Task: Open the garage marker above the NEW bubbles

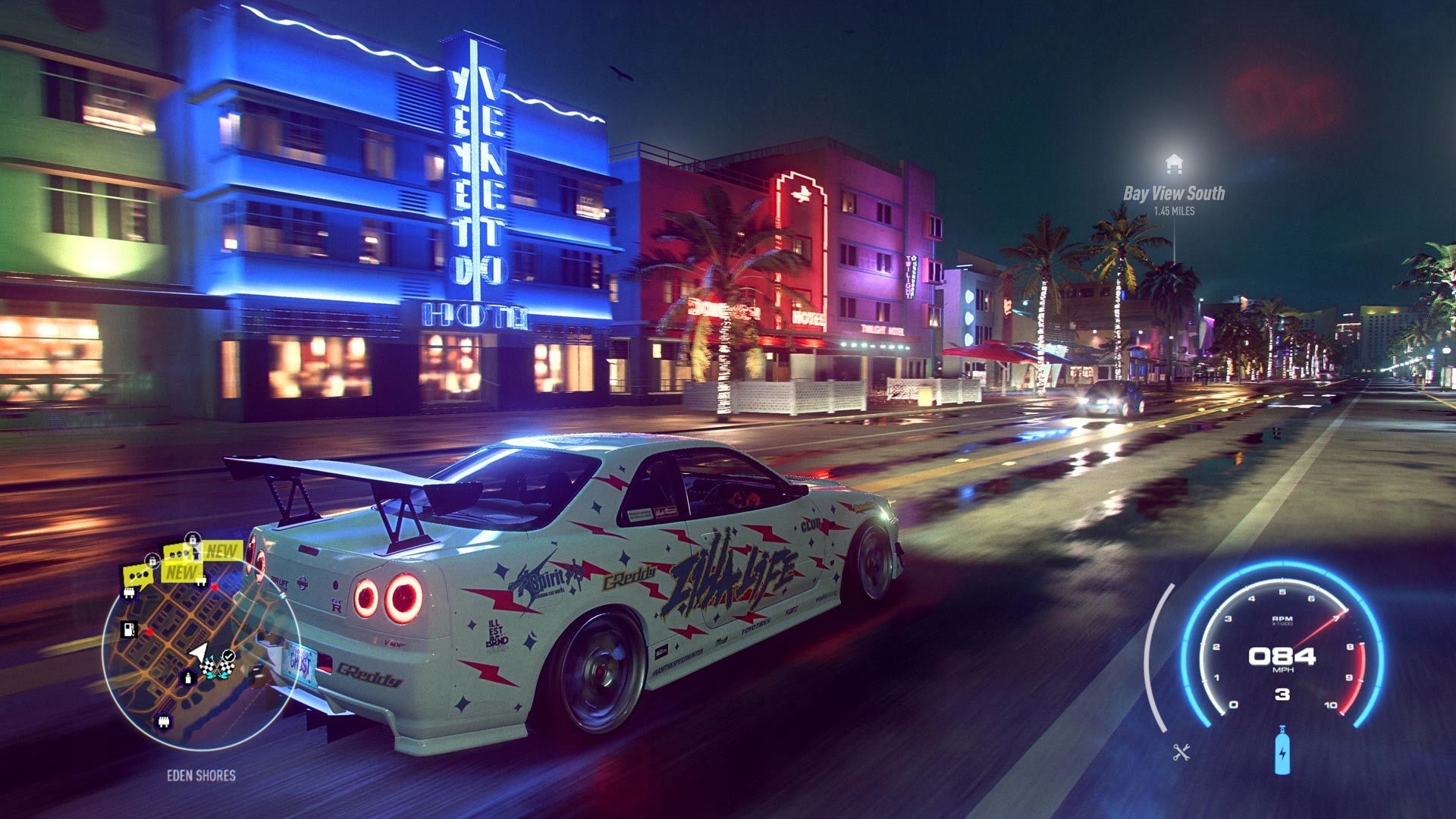Action: point(201,582)
